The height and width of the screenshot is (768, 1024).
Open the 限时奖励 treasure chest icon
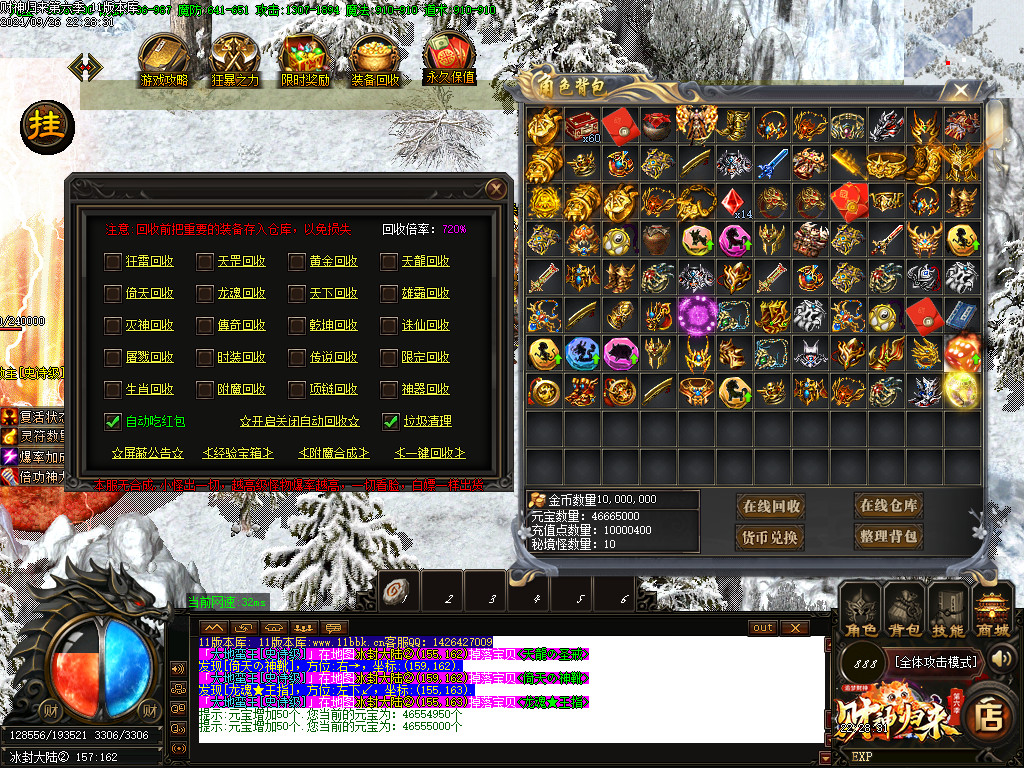(x=305, y=60)
